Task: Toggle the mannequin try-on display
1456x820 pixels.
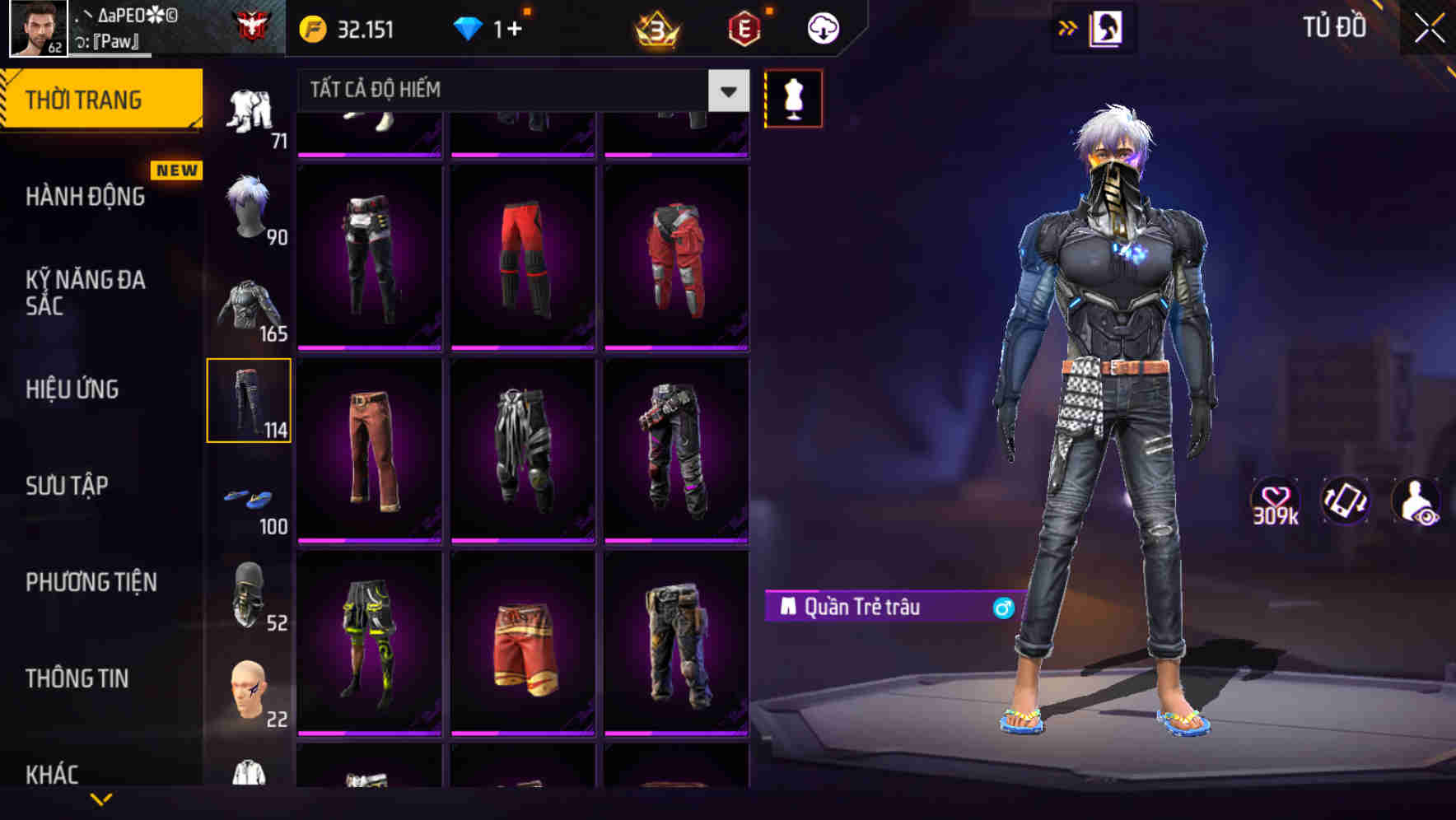Action: (x=793, y=98)
